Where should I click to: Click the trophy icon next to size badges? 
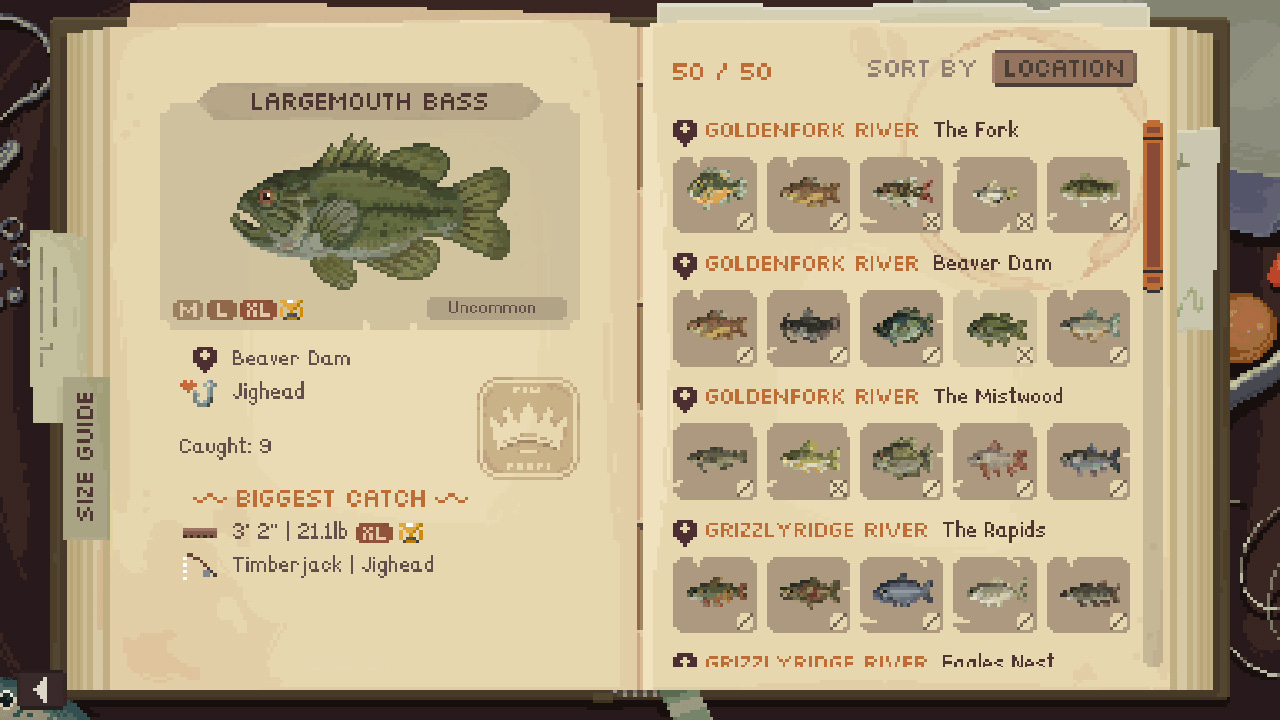[x=291, y=310]
